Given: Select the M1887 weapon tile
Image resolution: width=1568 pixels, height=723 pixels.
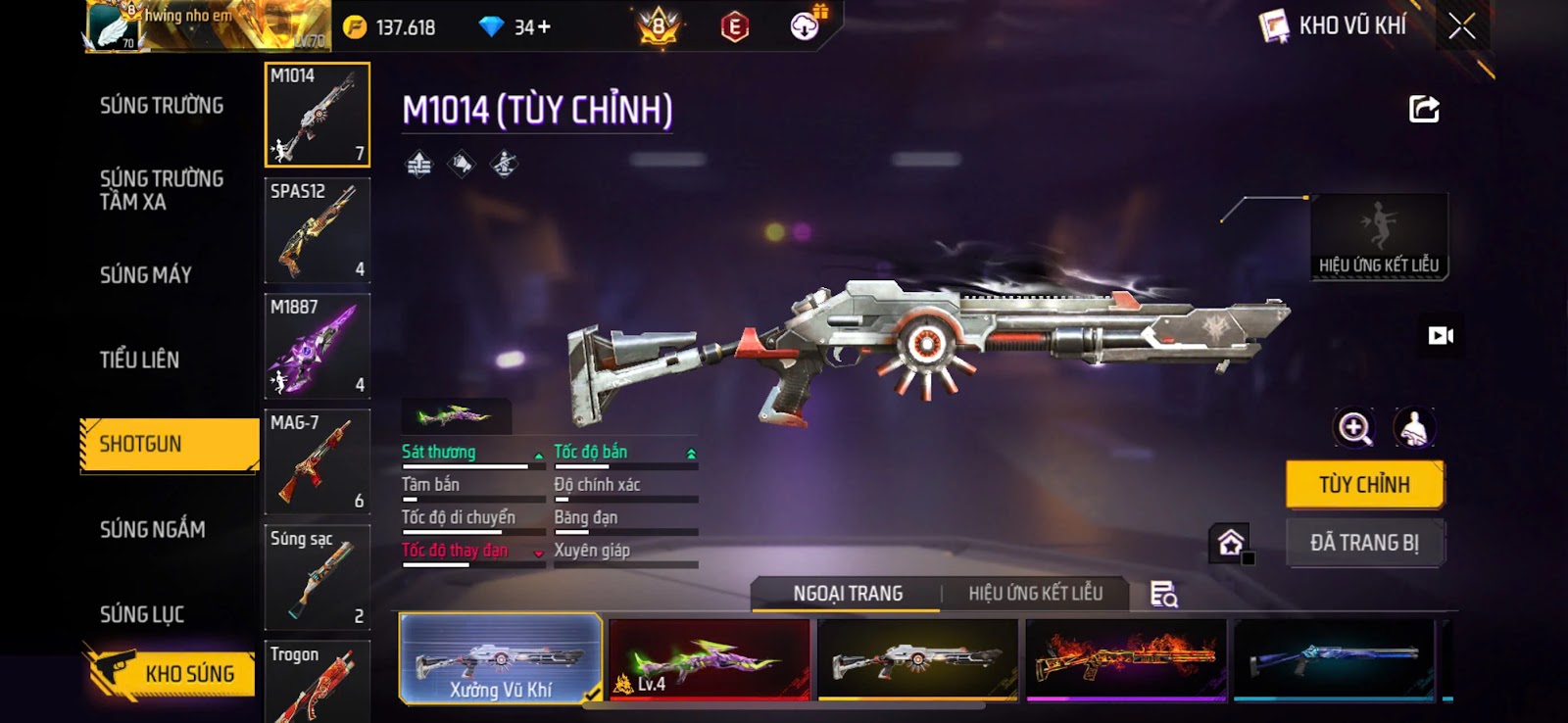Looking at the screenshot, I should coord(317,346).
